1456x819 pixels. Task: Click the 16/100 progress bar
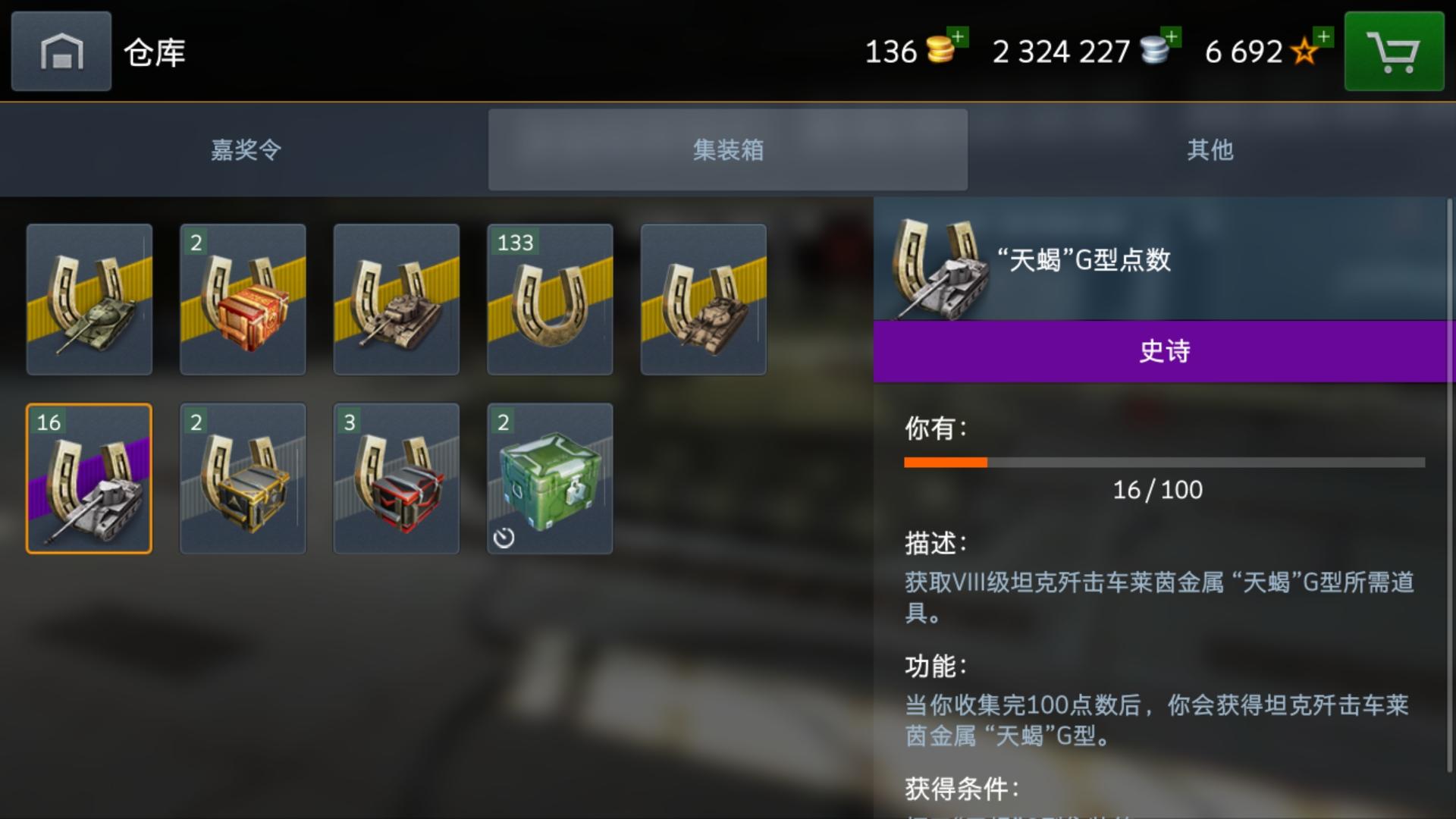point(1160,461)
